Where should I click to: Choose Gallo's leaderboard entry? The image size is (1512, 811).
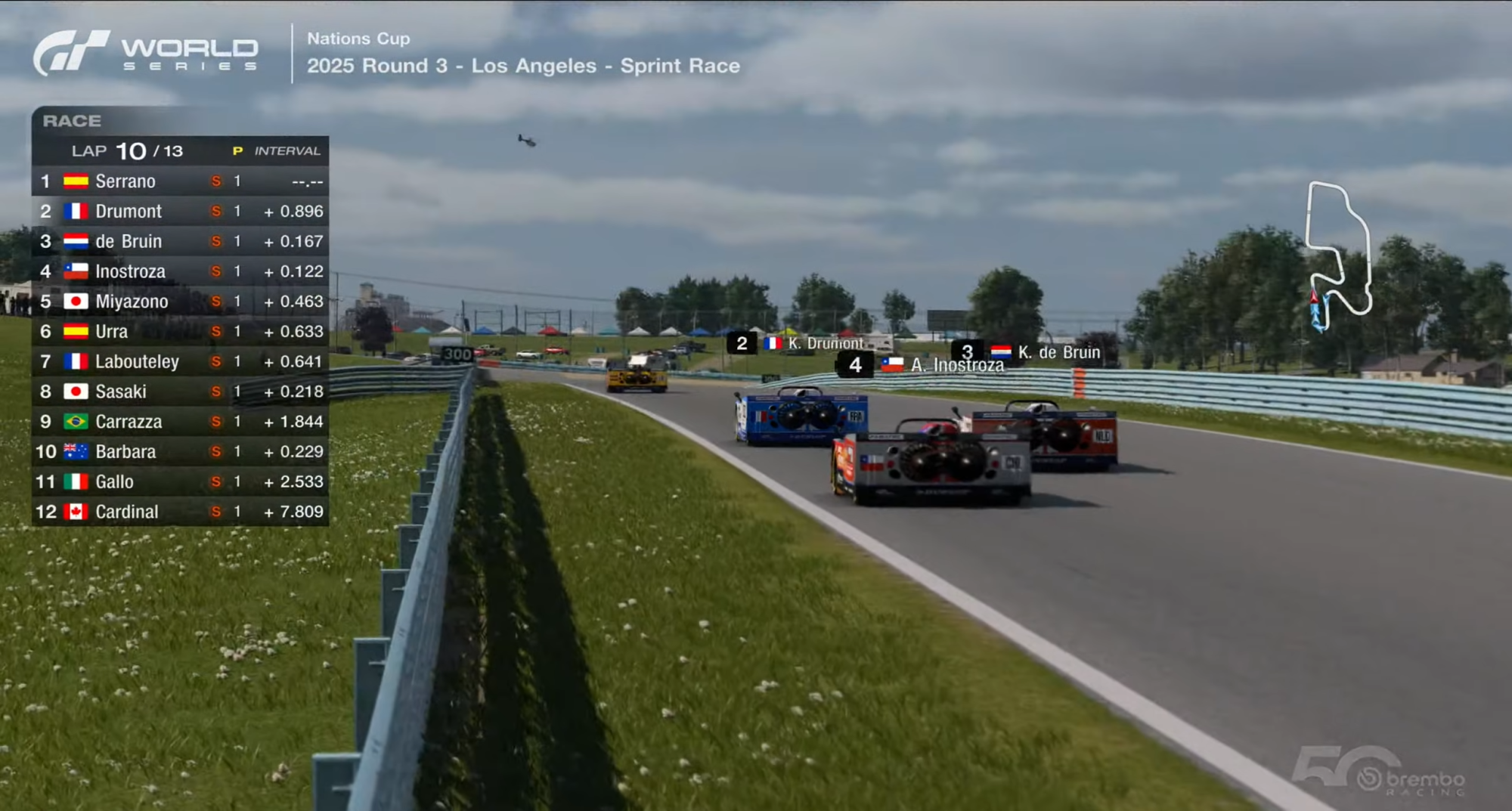[x=180, y=481]
